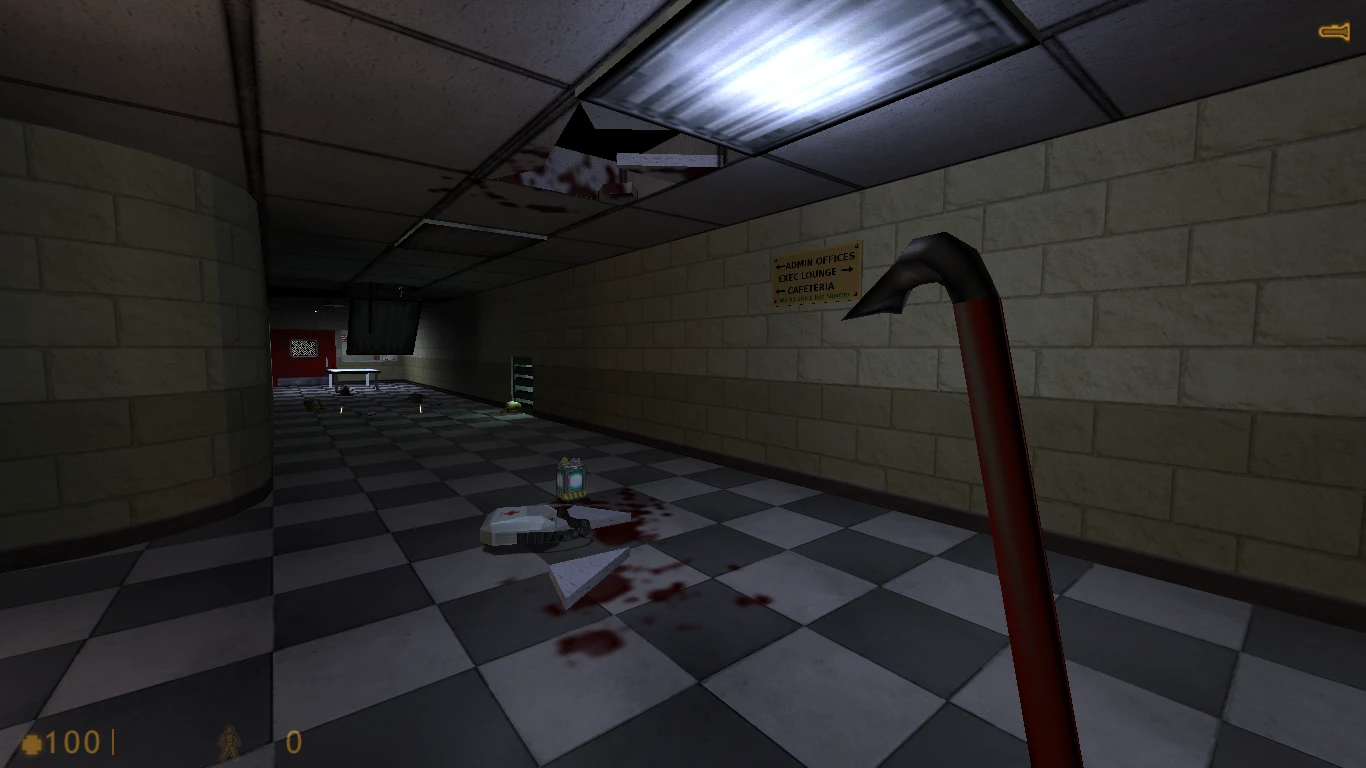Click the metal shelf against the wall
This screenshot has height=768, width=1366.
click(x=522, y=378)
